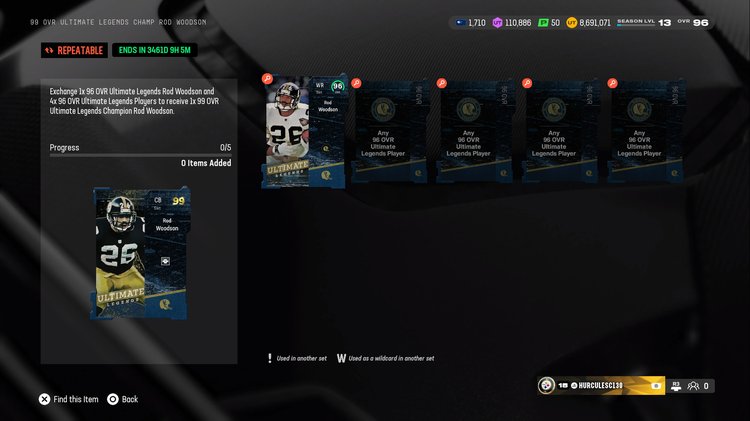Select the 96 OVR Rod Woodson set slot
The height and width of the screenshot is (421, 750).
pos(305,131)
